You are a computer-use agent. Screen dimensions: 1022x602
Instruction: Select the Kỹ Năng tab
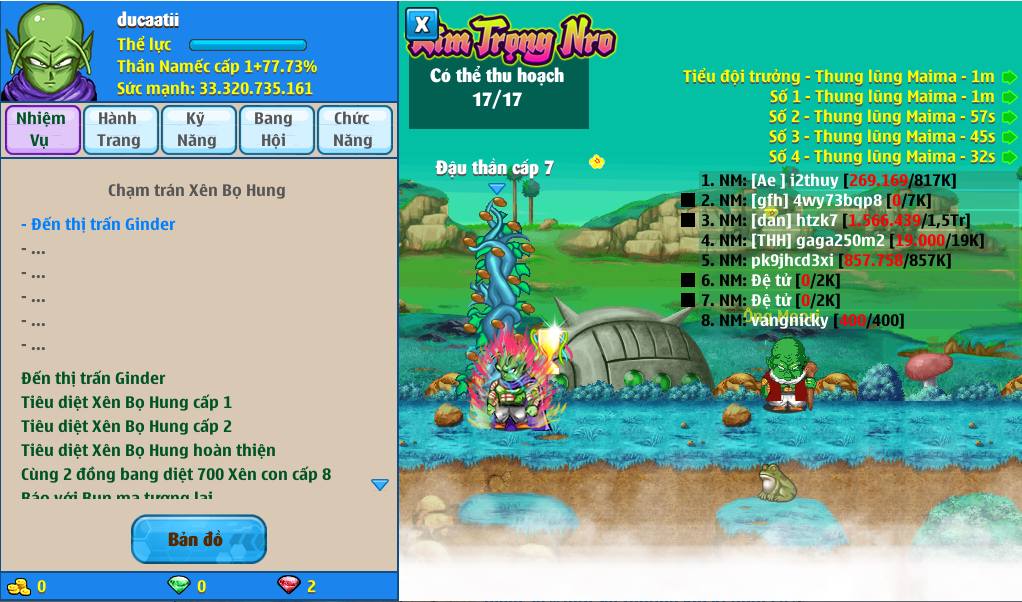[x=197, y=130]
